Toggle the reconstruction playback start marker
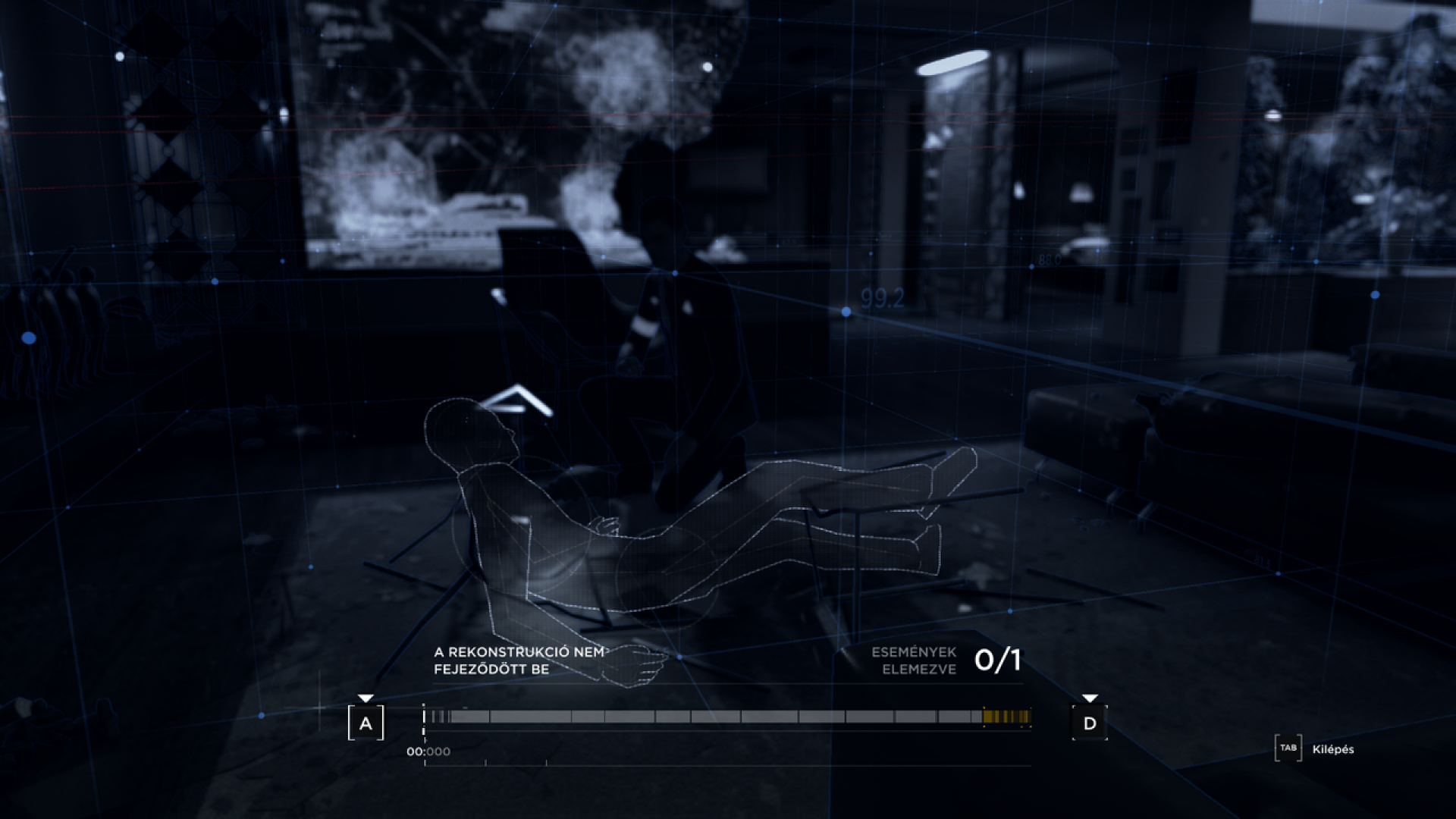This screenshot has height=819, width=1456. point(422,716)
